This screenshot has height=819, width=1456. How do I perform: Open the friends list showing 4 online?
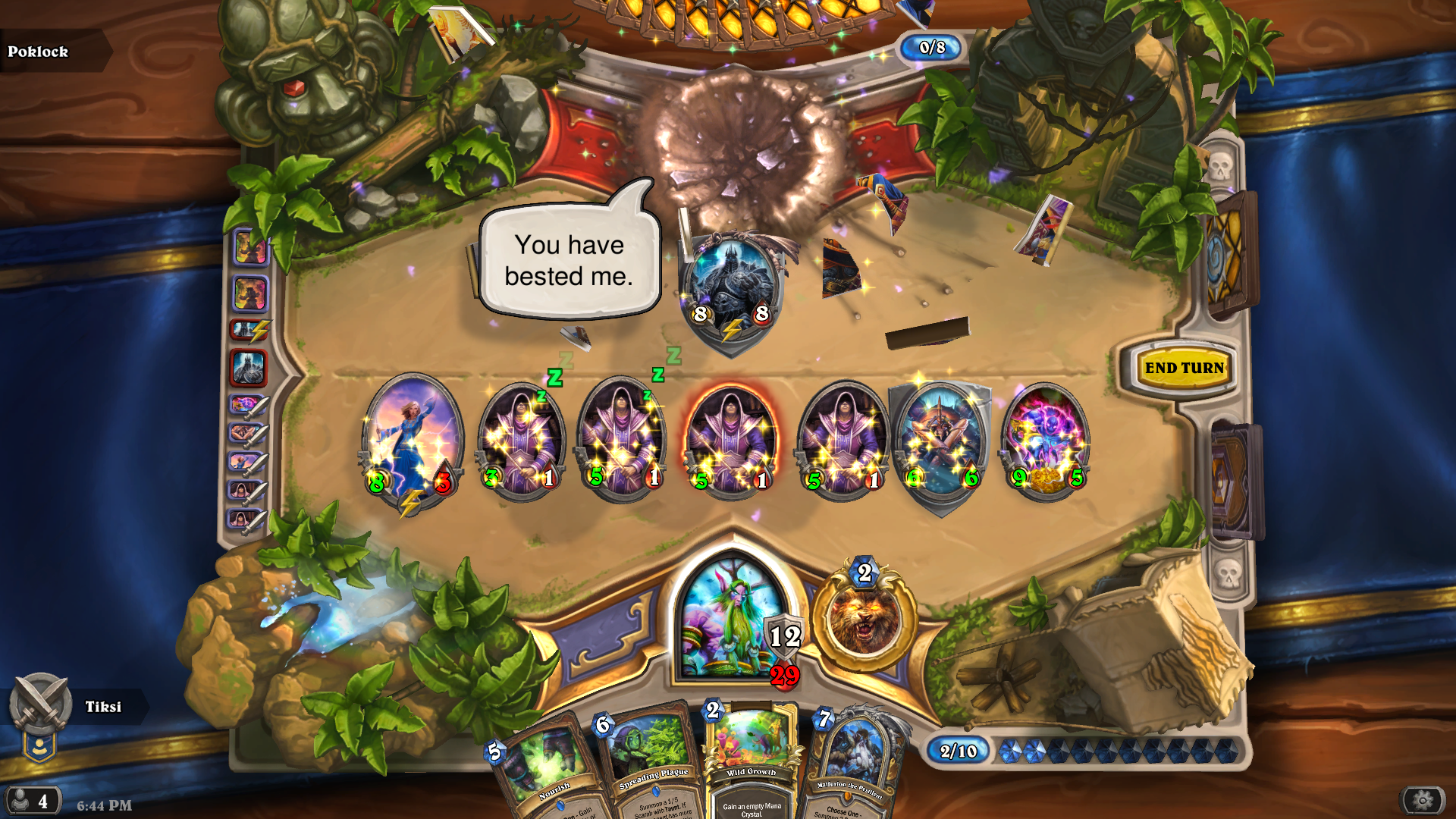(x=32, y=801)
